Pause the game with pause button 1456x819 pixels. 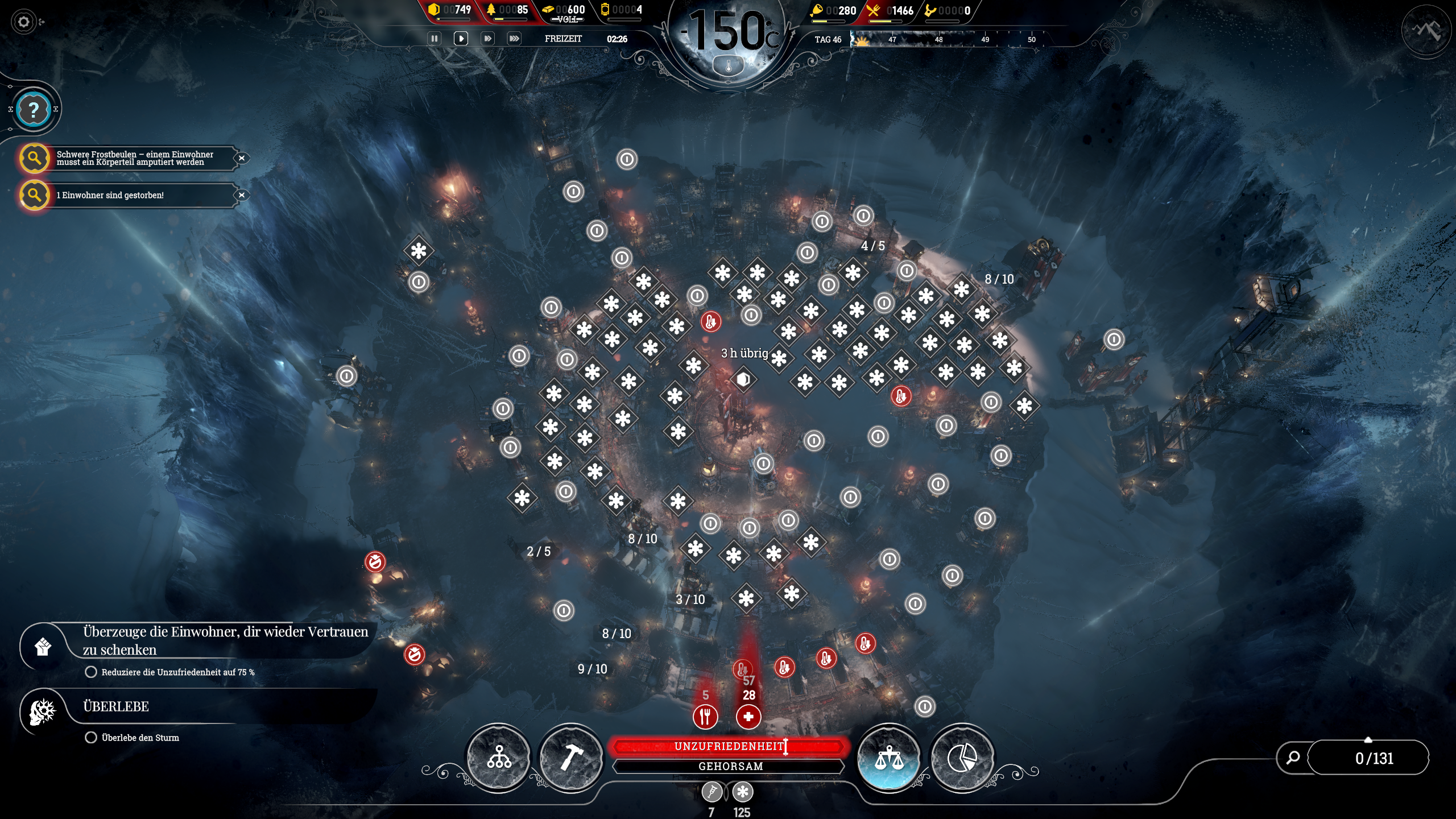click(x=435, y=39)
